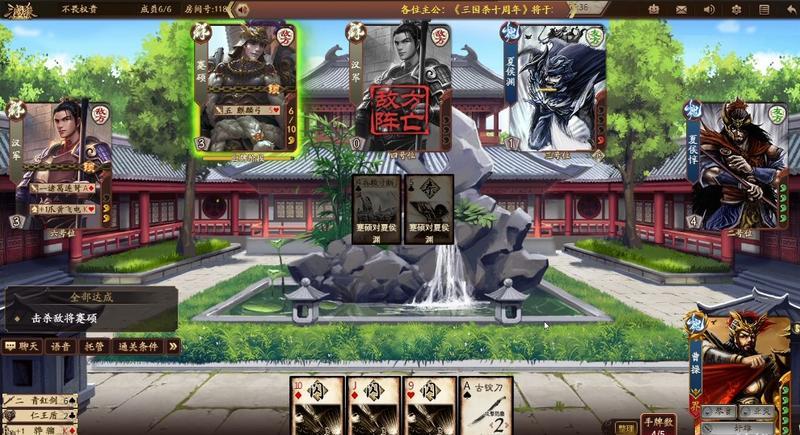Select the Jack of diamonds 闪 card

coord(374,406)
